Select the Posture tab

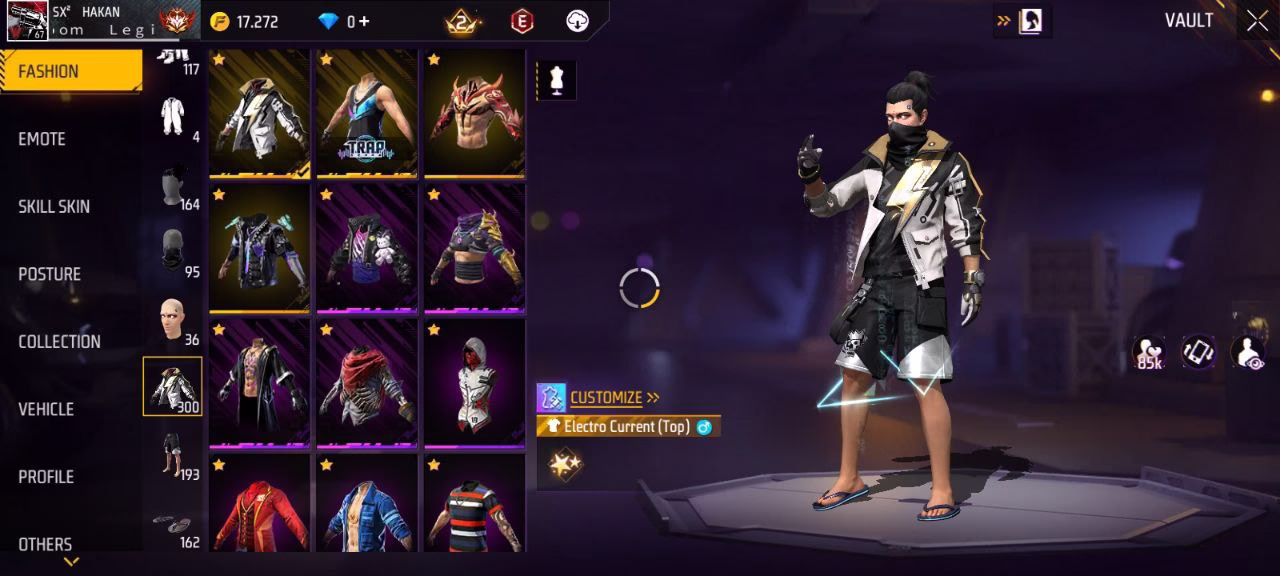(x=49, y=274)
